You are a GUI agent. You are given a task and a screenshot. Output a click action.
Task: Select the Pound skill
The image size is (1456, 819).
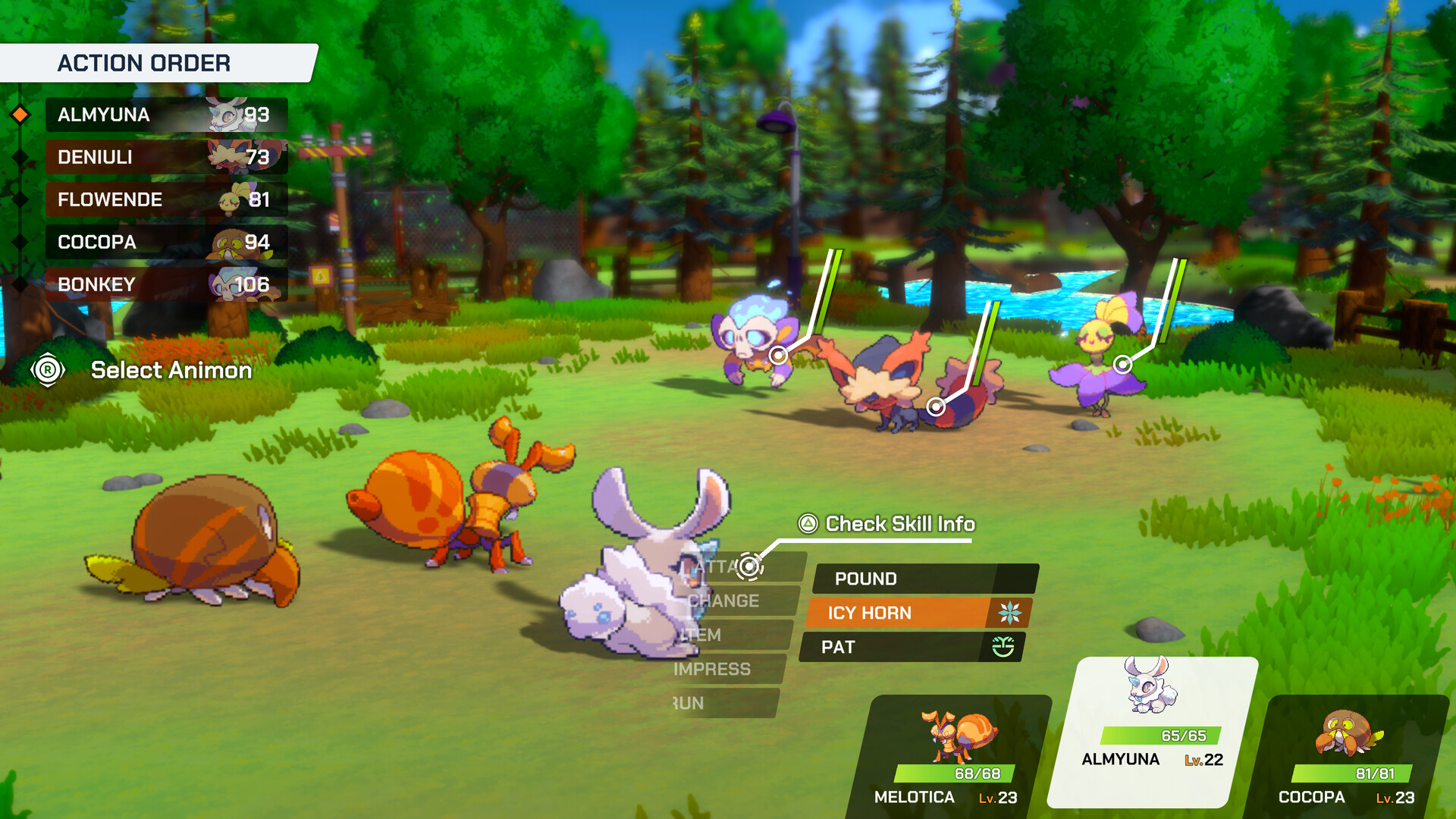[x=924, y=579]
